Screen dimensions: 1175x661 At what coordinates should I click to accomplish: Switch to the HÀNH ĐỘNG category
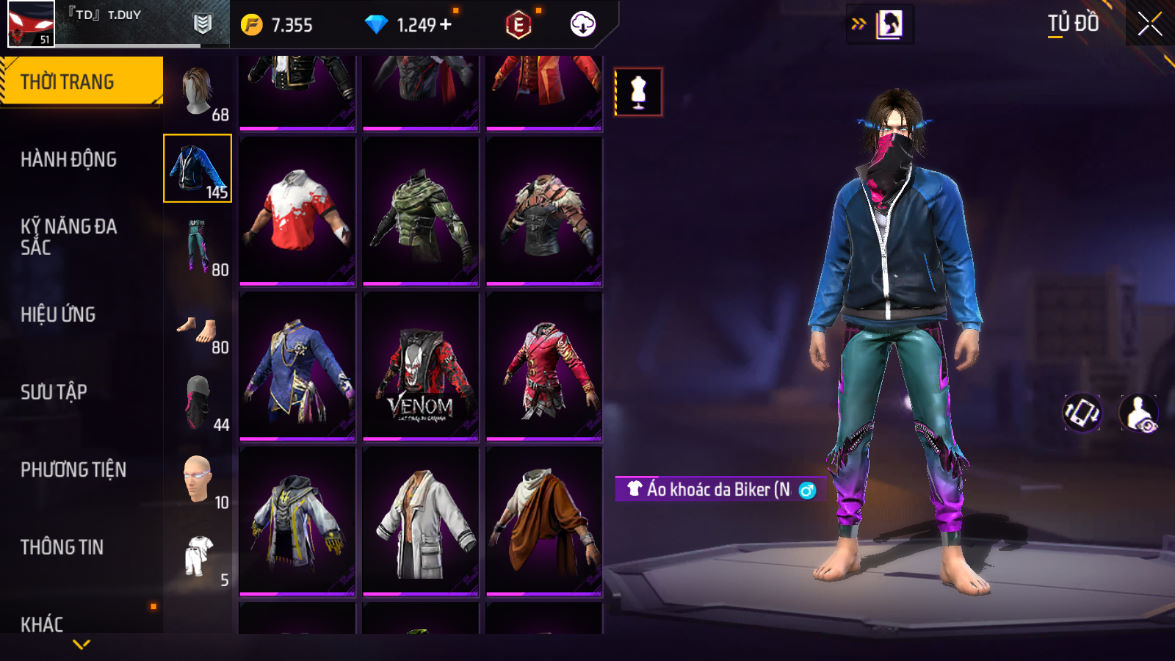pyautogui.click(x=68, y=159)
